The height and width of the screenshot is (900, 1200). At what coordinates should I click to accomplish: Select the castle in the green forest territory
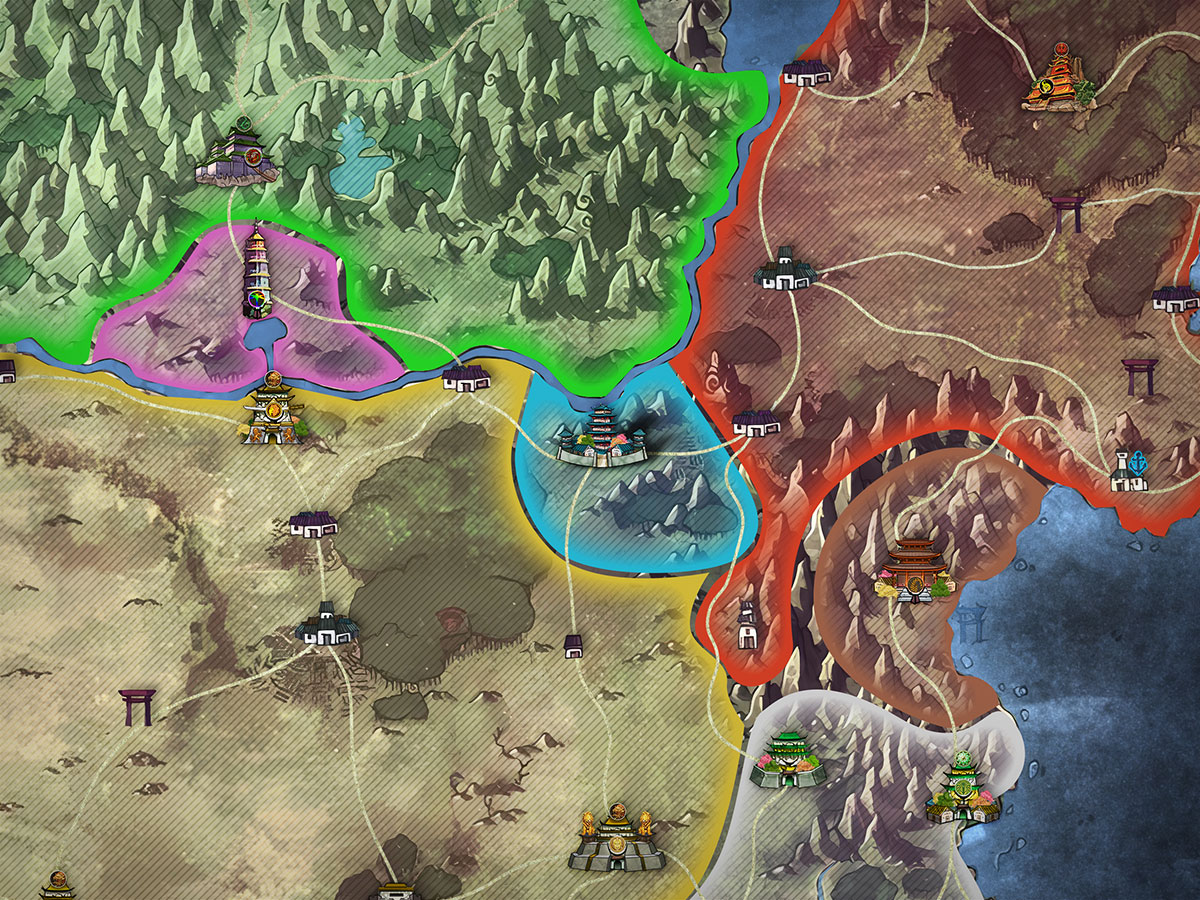[x=238, y=156]
